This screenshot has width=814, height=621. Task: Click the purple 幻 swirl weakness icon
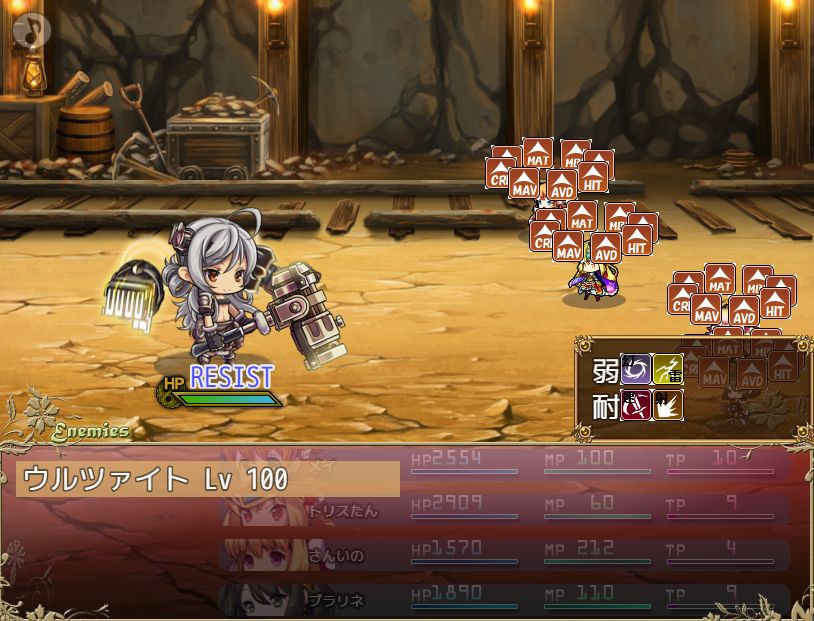636,369
